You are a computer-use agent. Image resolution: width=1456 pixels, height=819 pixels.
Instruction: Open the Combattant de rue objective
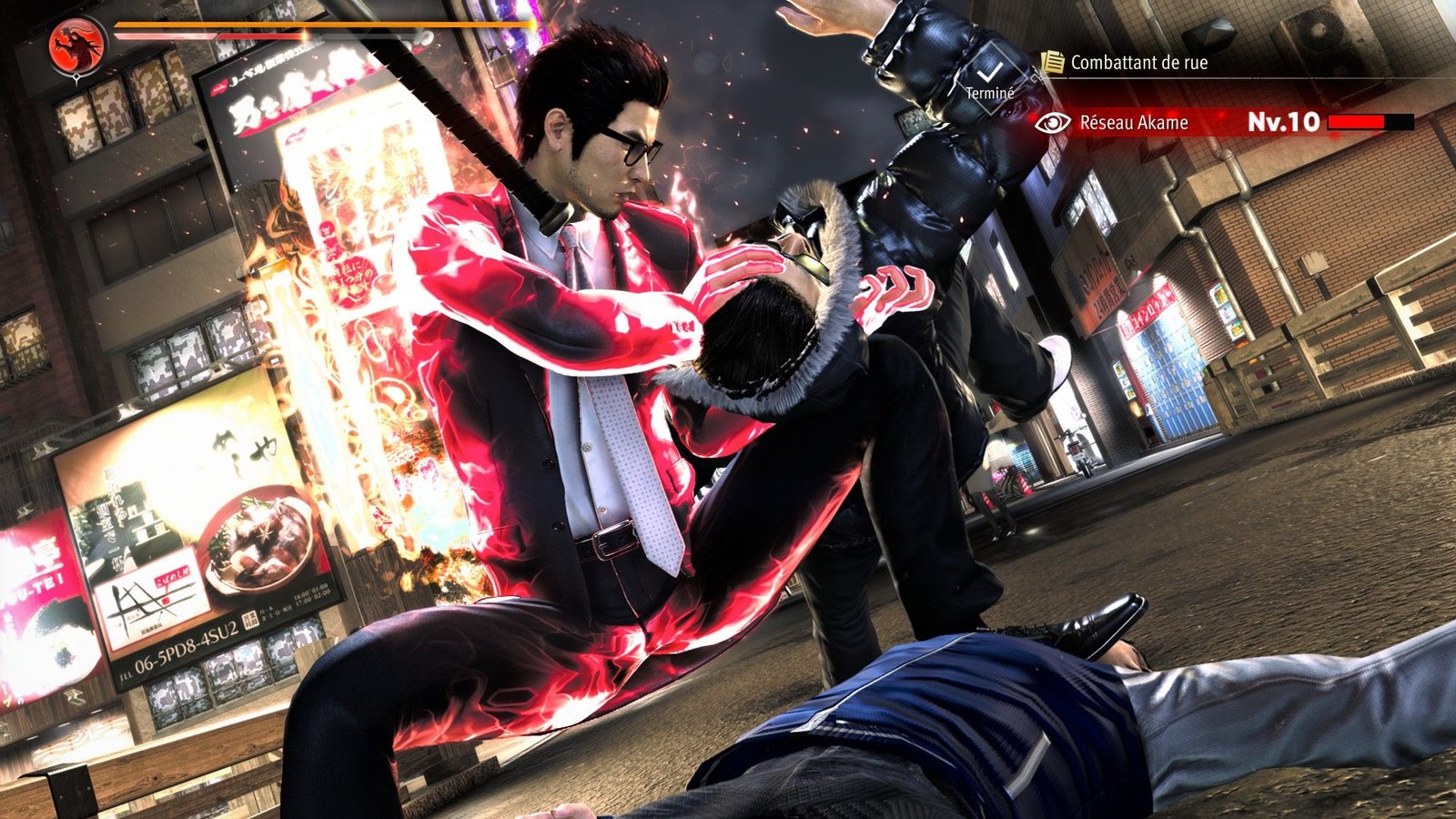coord(1138,63)
